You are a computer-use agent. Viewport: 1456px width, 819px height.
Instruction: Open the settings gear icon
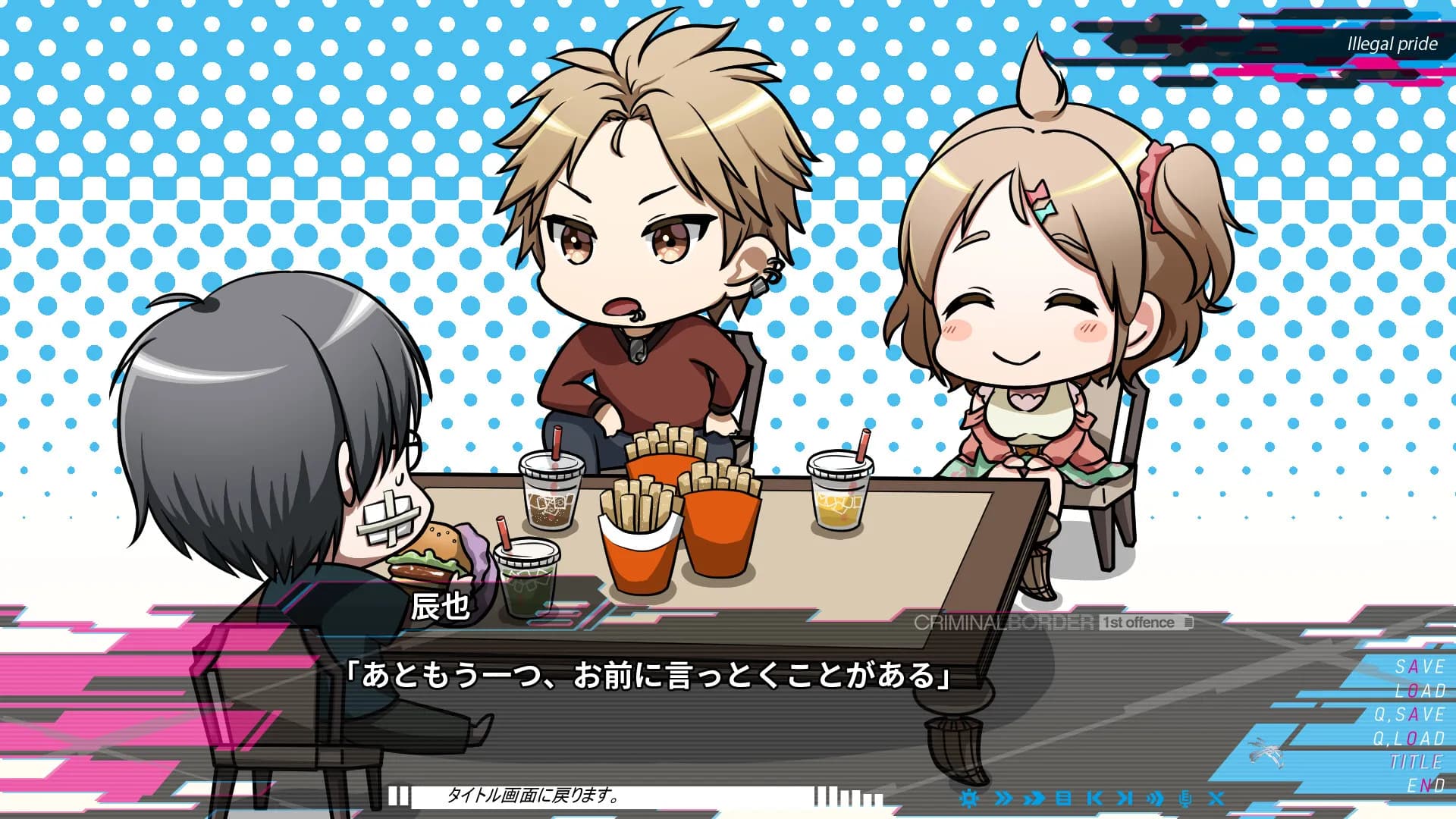point(969,798)
